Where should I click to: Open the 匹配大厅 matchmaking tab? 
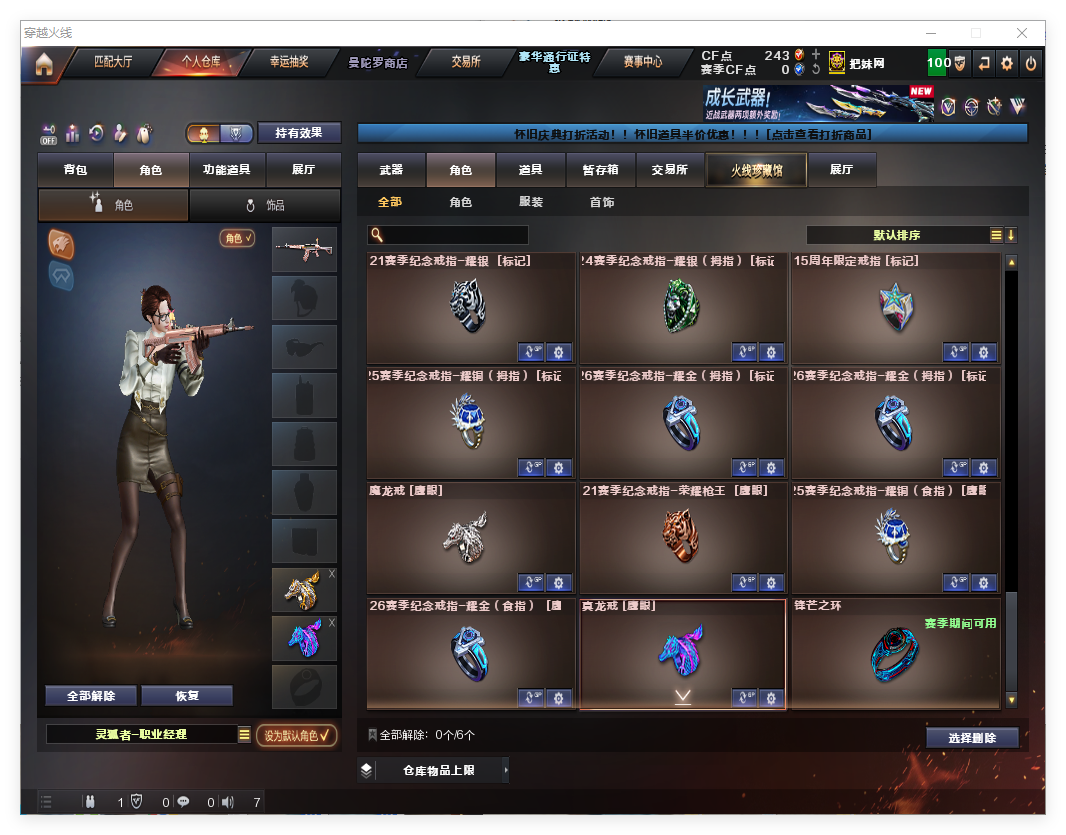point(113,62)
